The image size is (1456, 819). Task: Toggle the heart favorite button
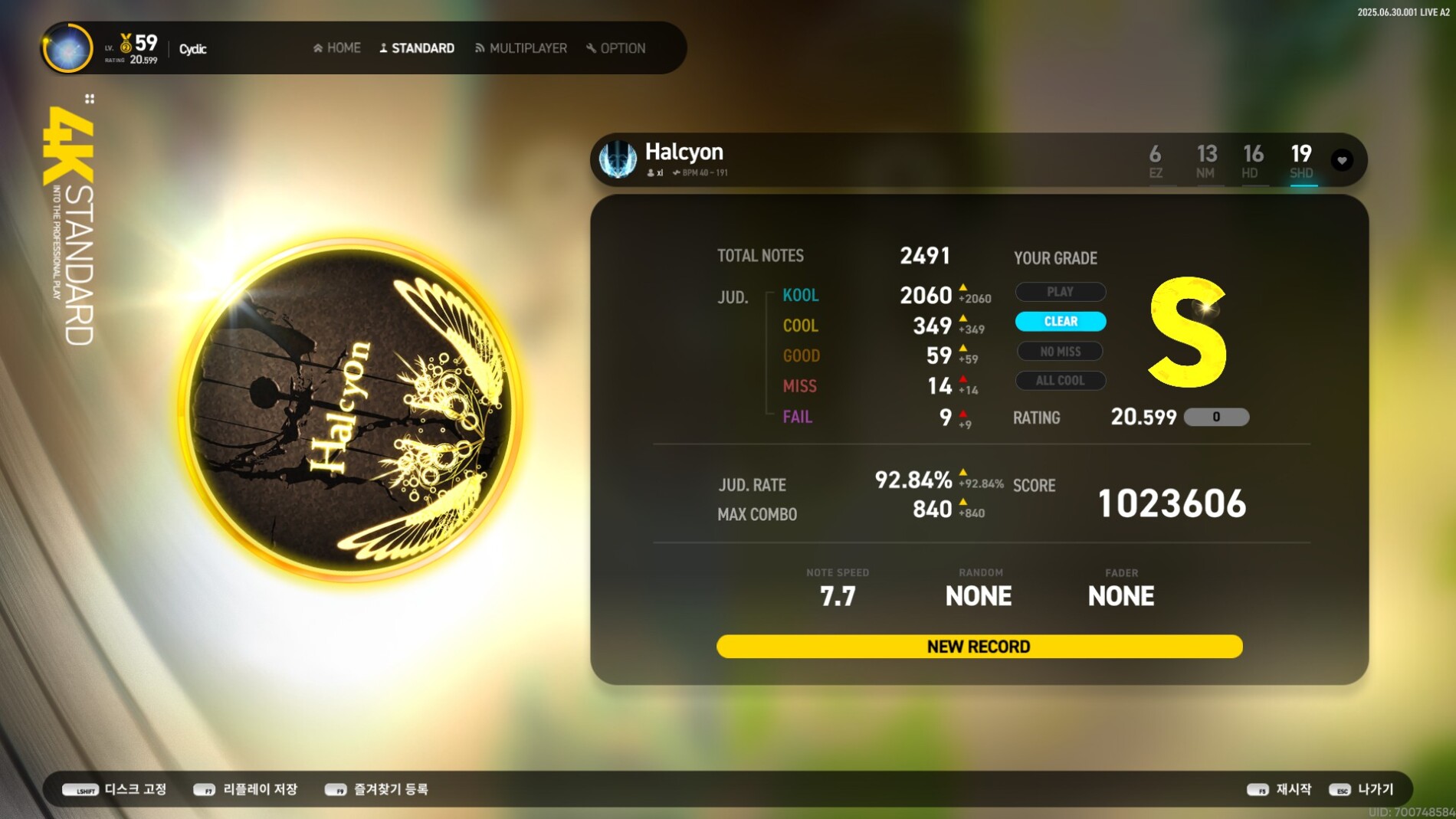coord(1342,160)
